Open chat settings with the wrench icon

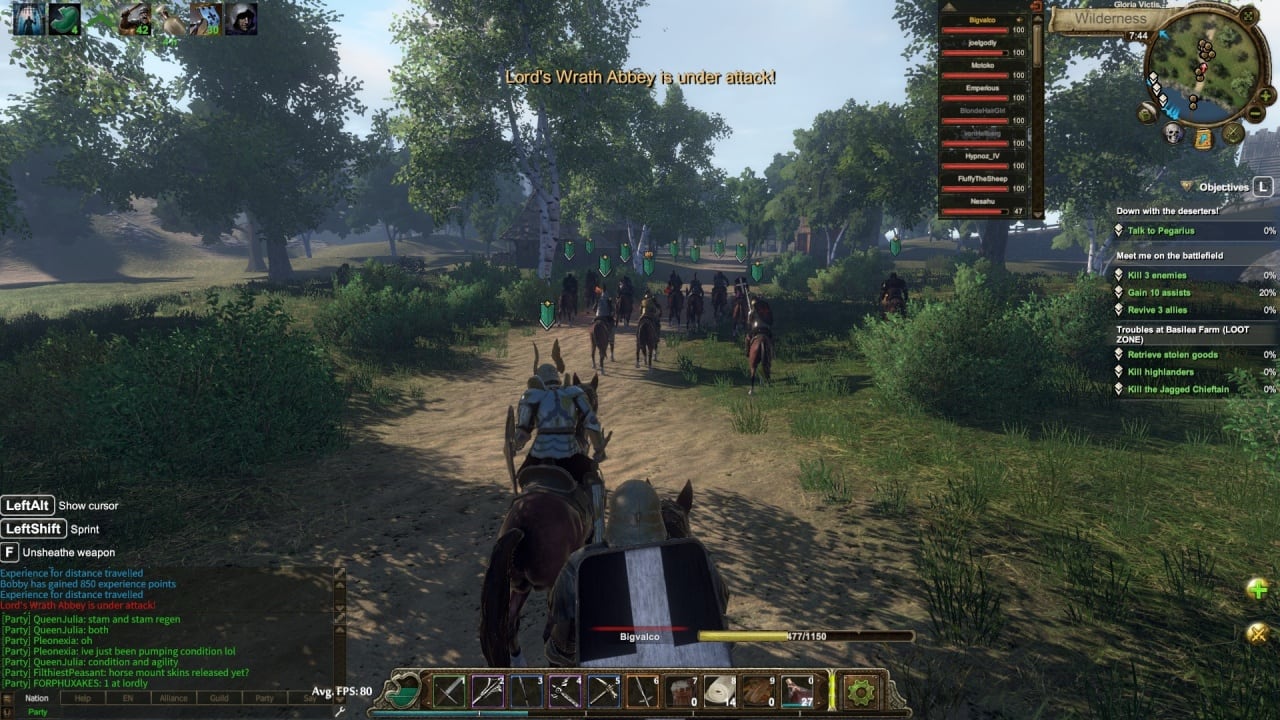click(339, 711)
